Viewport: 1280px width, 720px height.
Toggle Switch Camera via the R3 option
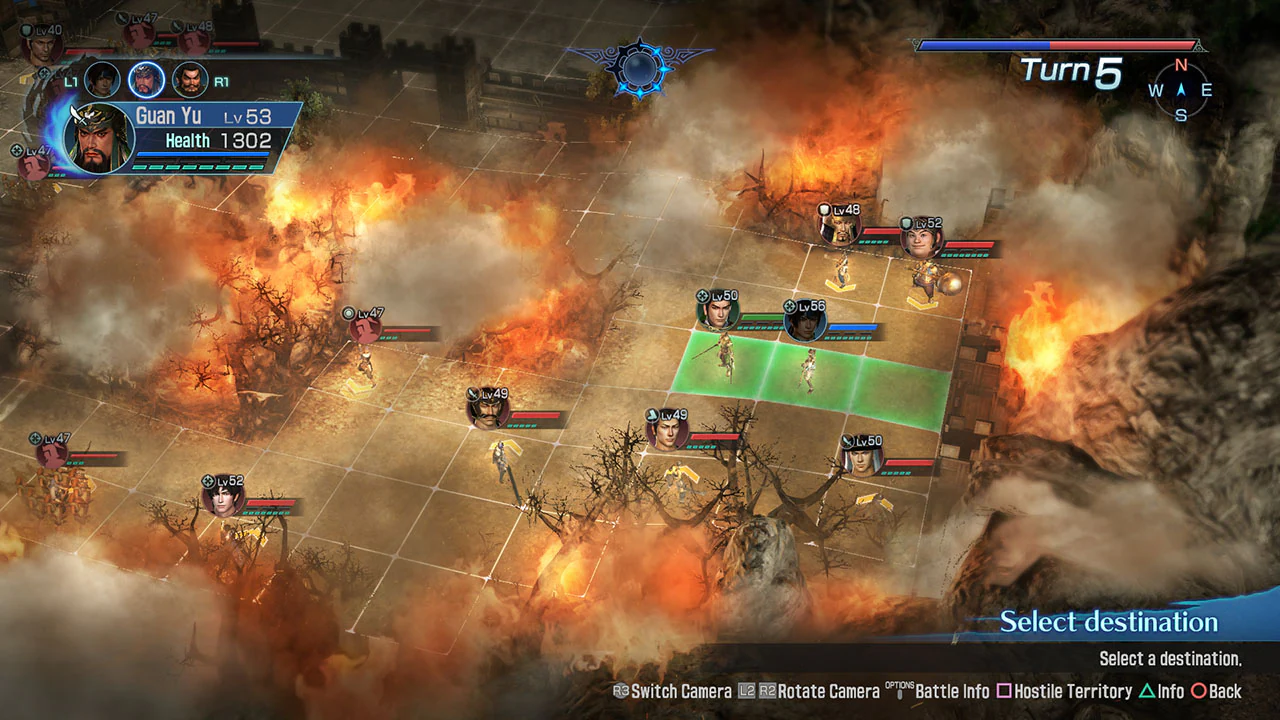[672, 691]
